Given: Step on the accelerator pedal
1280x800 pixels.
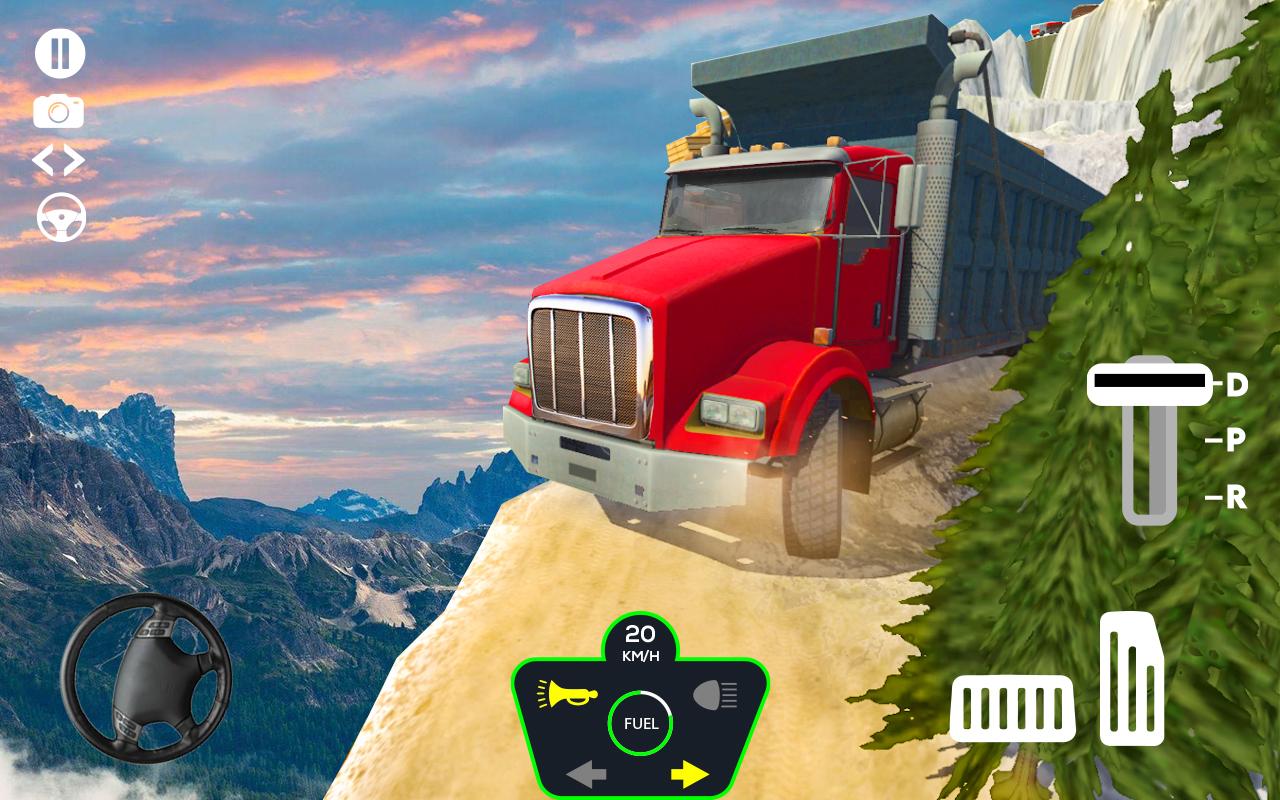Looking at the screenshot, I should coord(1132,678).
